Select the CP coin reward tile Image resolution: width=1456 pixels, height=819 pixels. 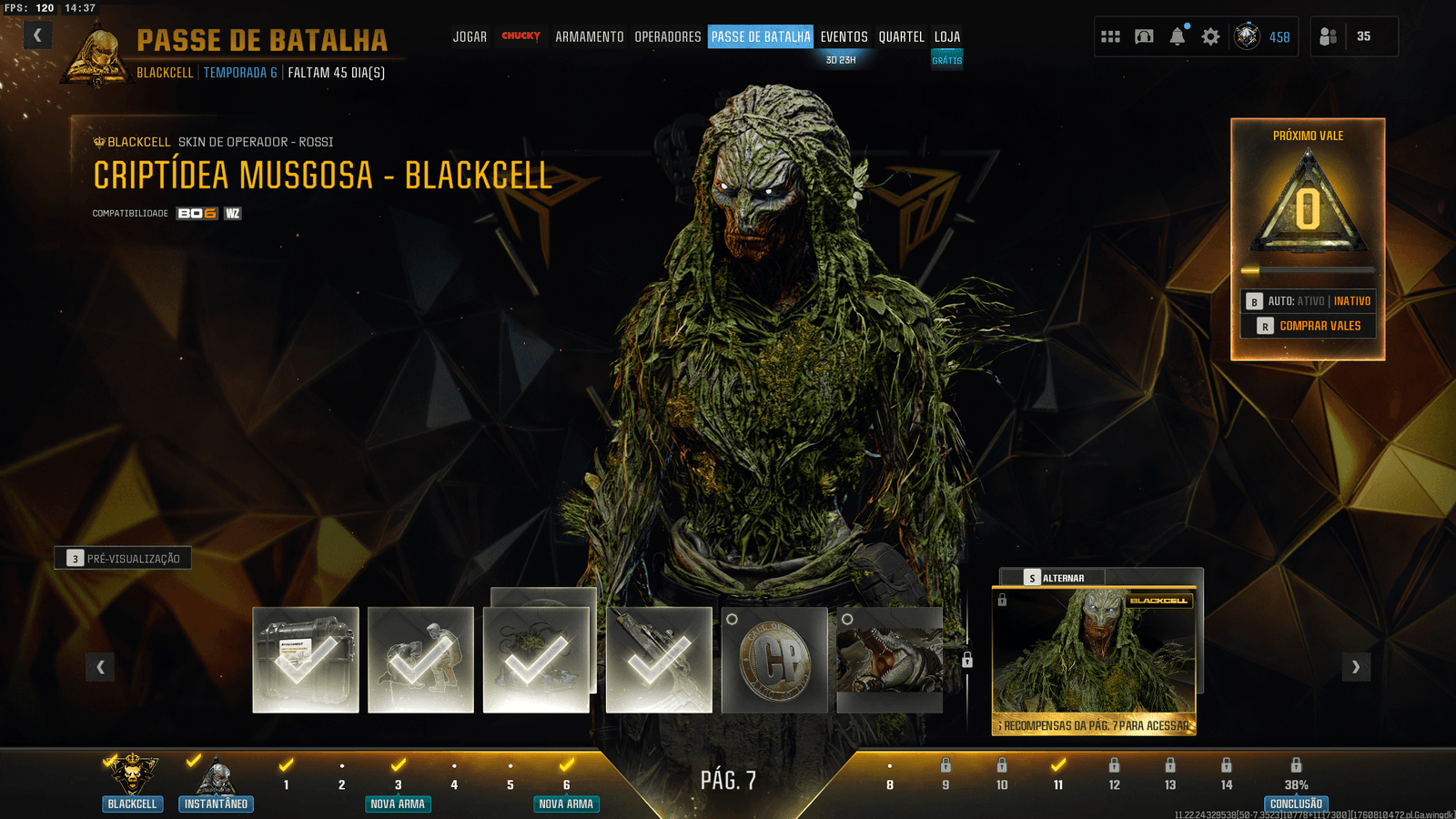pyautogui.click(x=774, y=660)
